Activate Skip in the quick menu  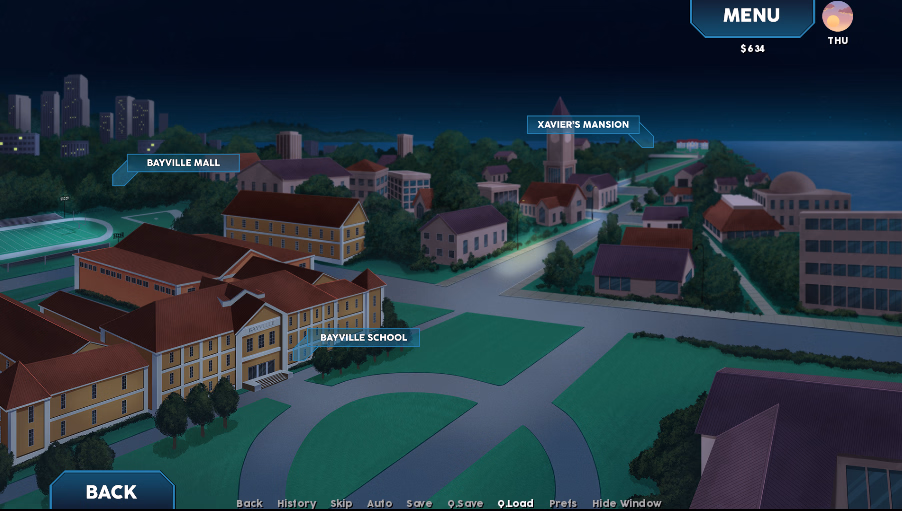(341, 504)
